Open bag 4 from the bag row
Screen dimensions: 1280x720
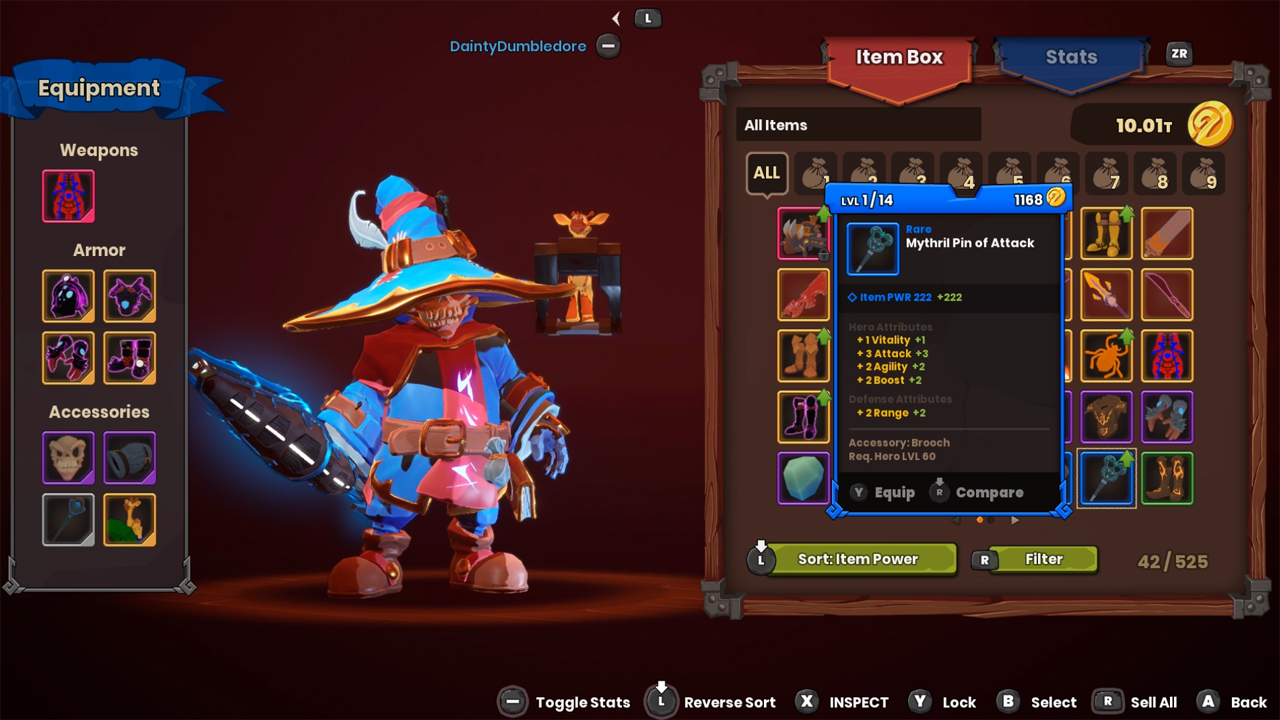coord(960,173)
